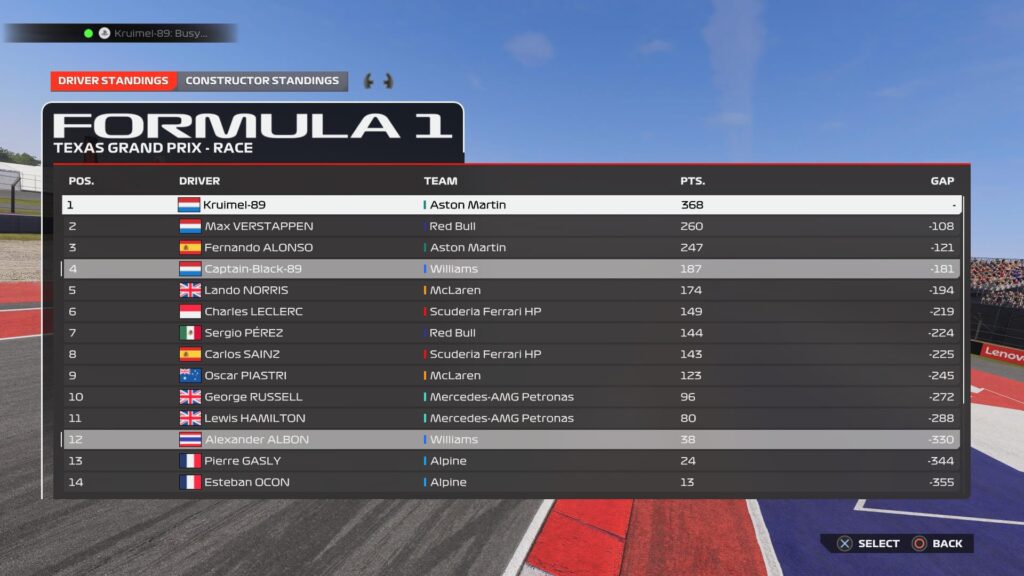Highlight Alexander Albon's row
Image resolution: width=1024 pixels, height=576 pixels.
[x=511, y=439]
